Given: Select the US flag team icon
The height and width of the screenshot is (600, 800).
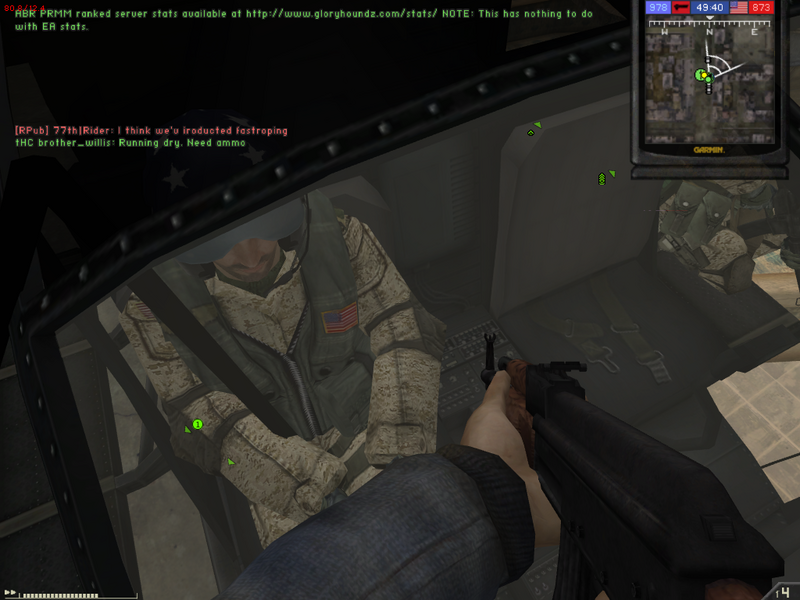Looking at the screenshot, I should pos(740,7).
